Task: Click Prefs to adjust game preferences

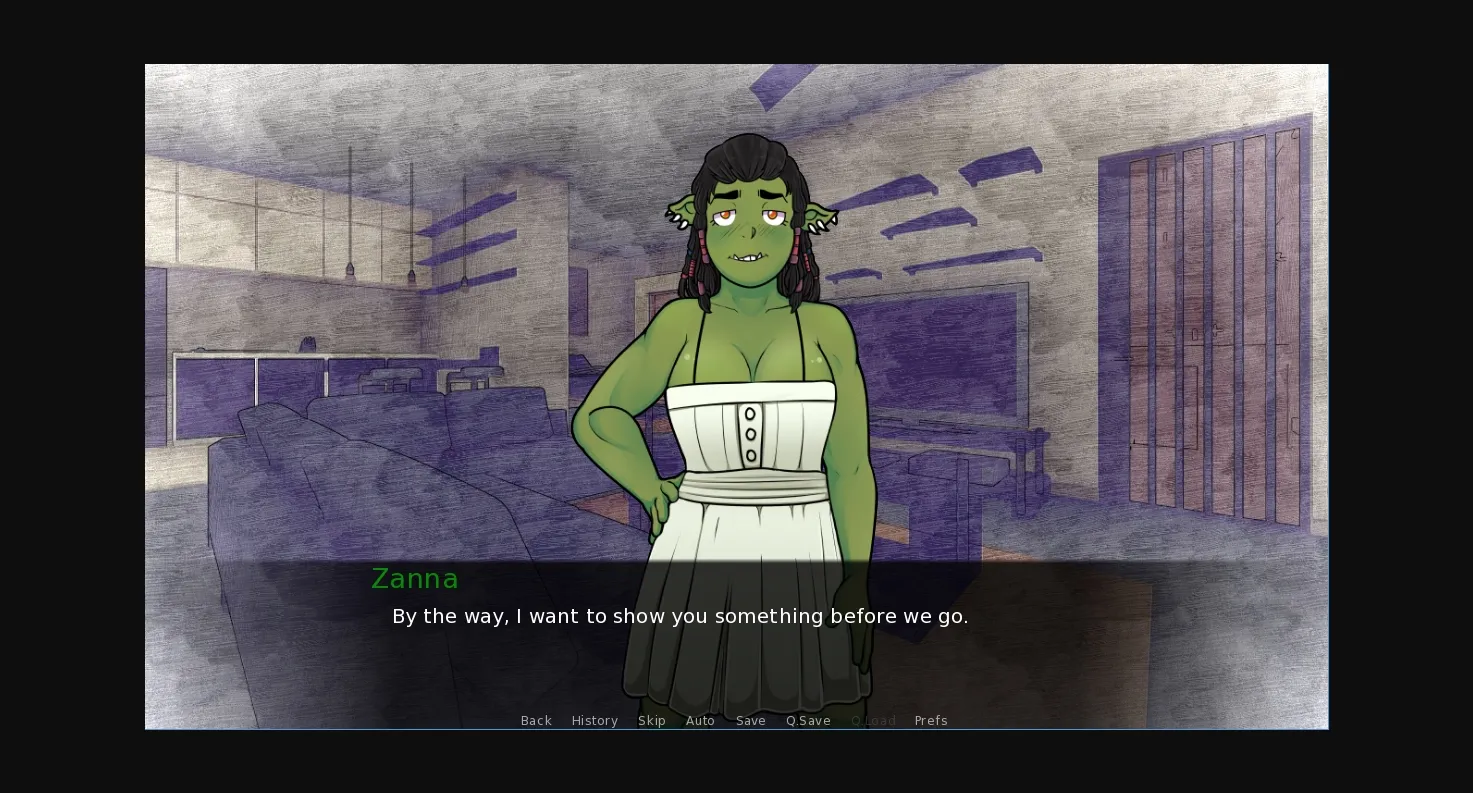Action: pyautogui.click(x=931, y=720)
